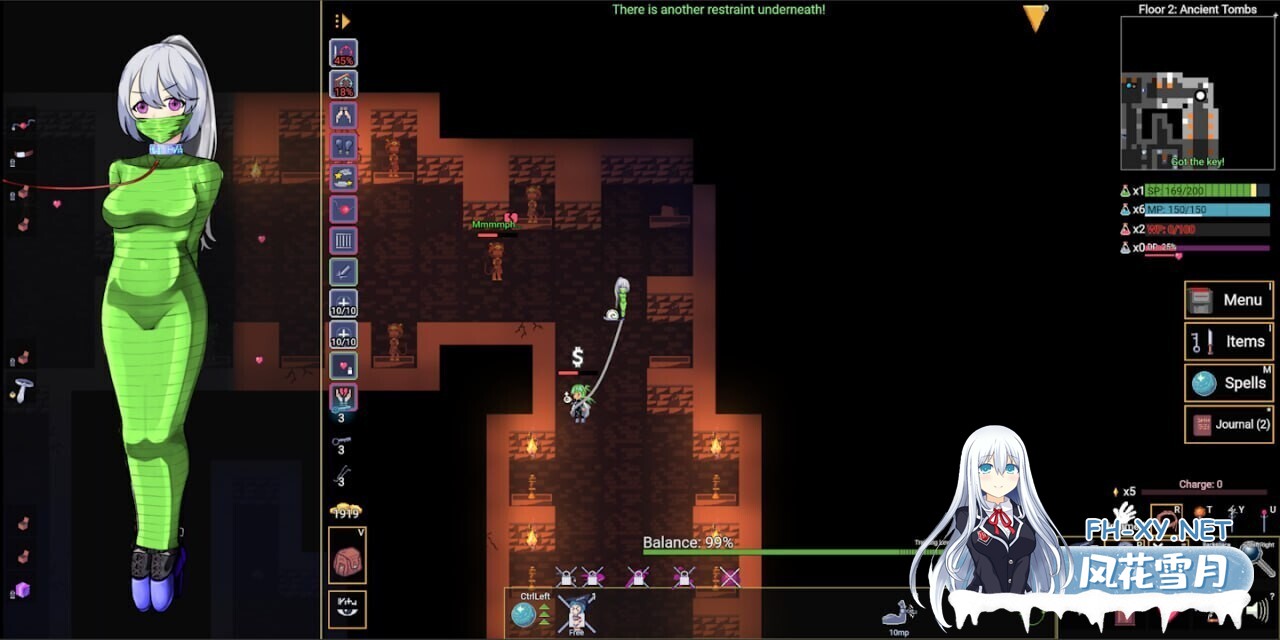Screen dimensions: 1280x640
Task: Select the crossed-out character spell slot
Action: (x=577, y=613)
